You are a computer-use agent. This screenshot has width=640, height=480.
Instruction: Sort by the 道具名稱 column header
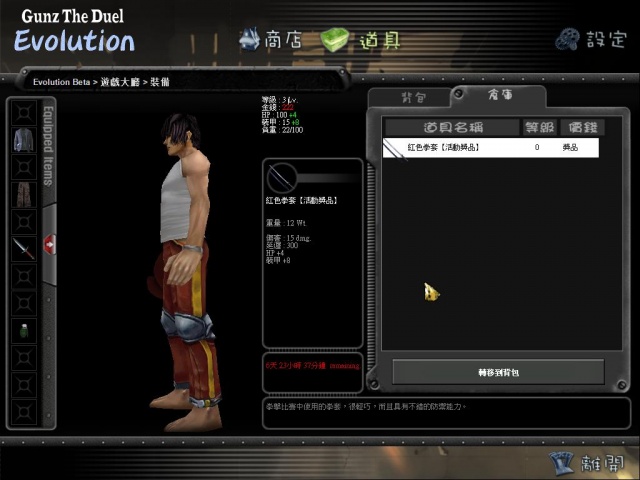click(x=452, y=127)
